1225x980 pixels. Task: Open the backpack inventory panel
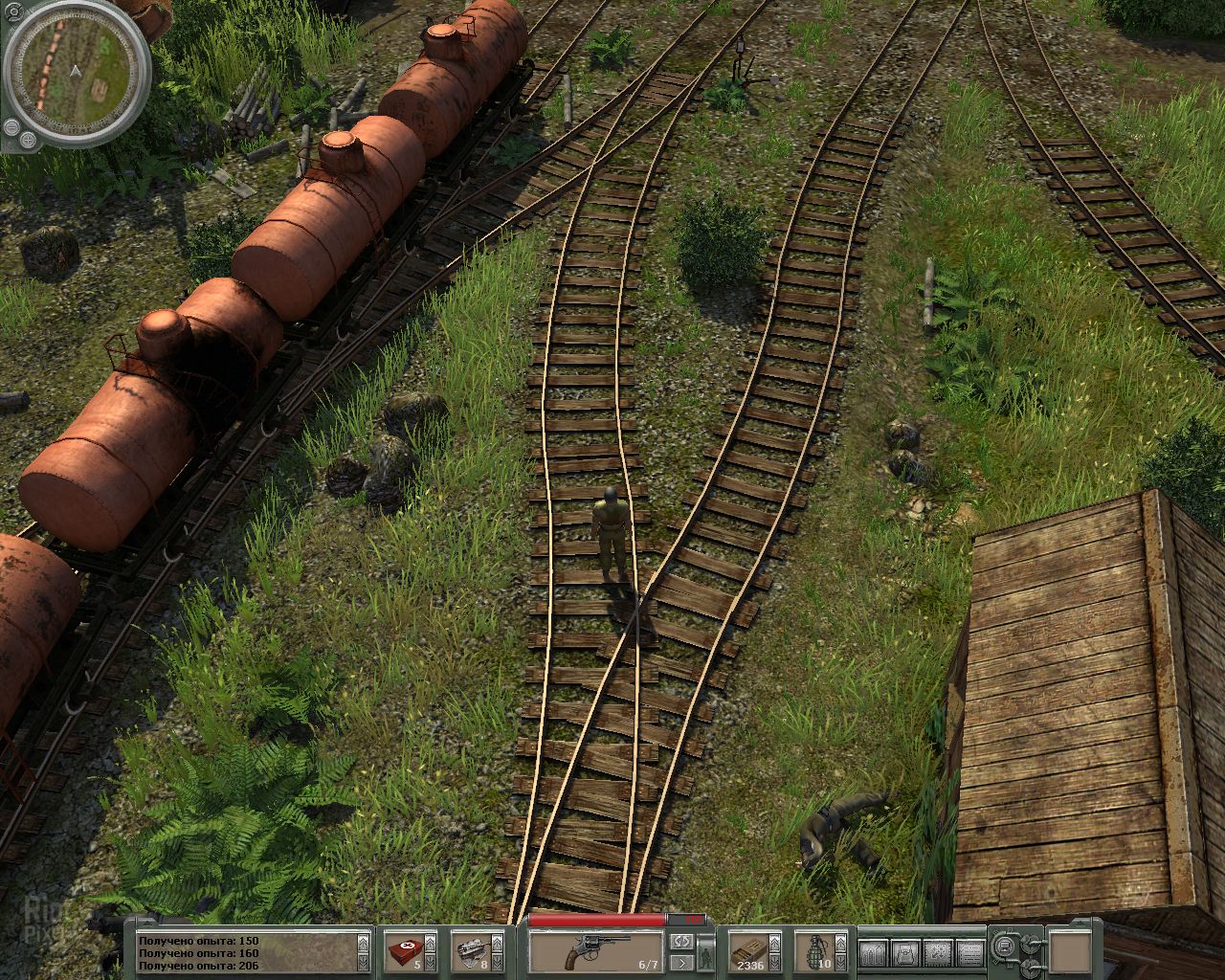903,952
